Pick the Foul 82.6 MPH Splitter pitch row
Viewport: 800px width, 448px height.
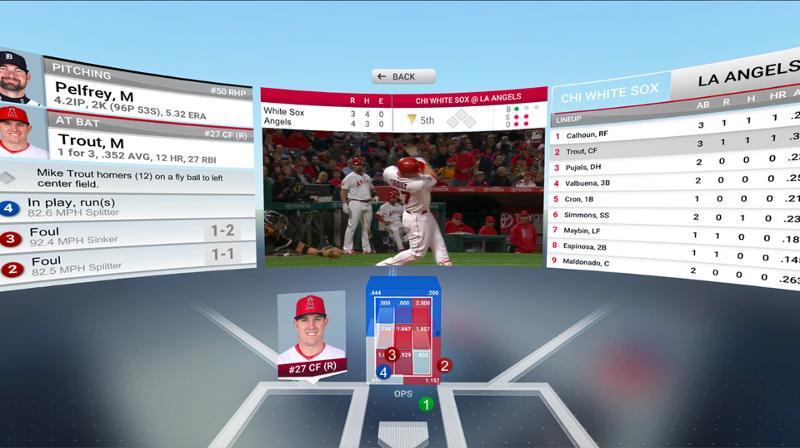[120, 267]
